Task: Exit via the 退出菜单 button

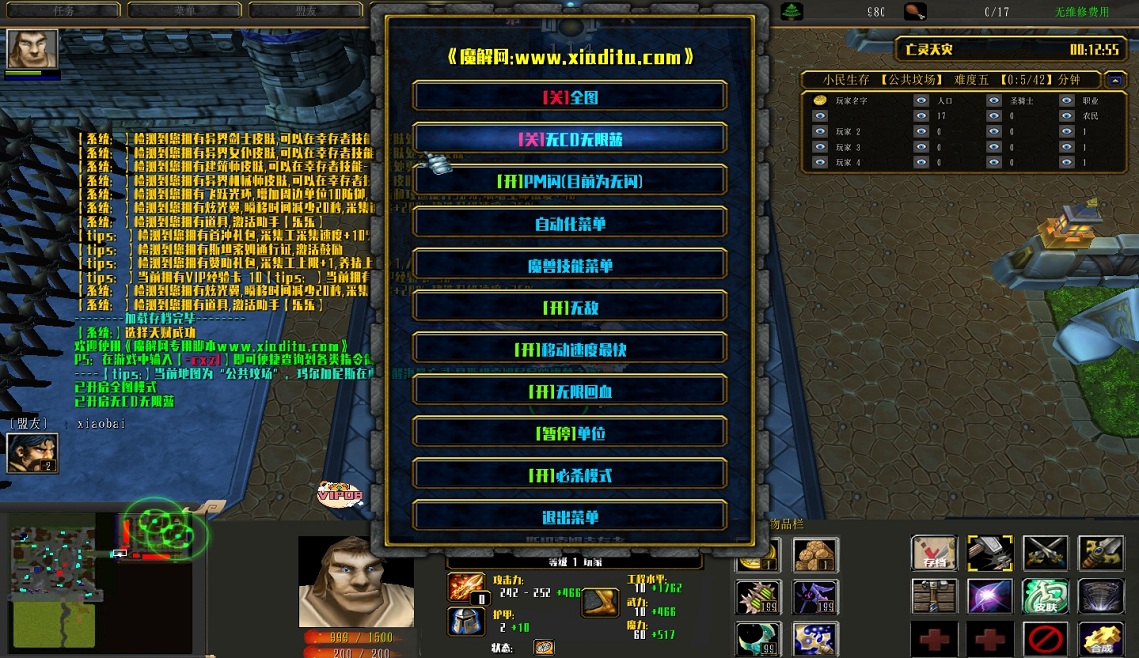Action: pyautogui.click(x=569, y=517)
